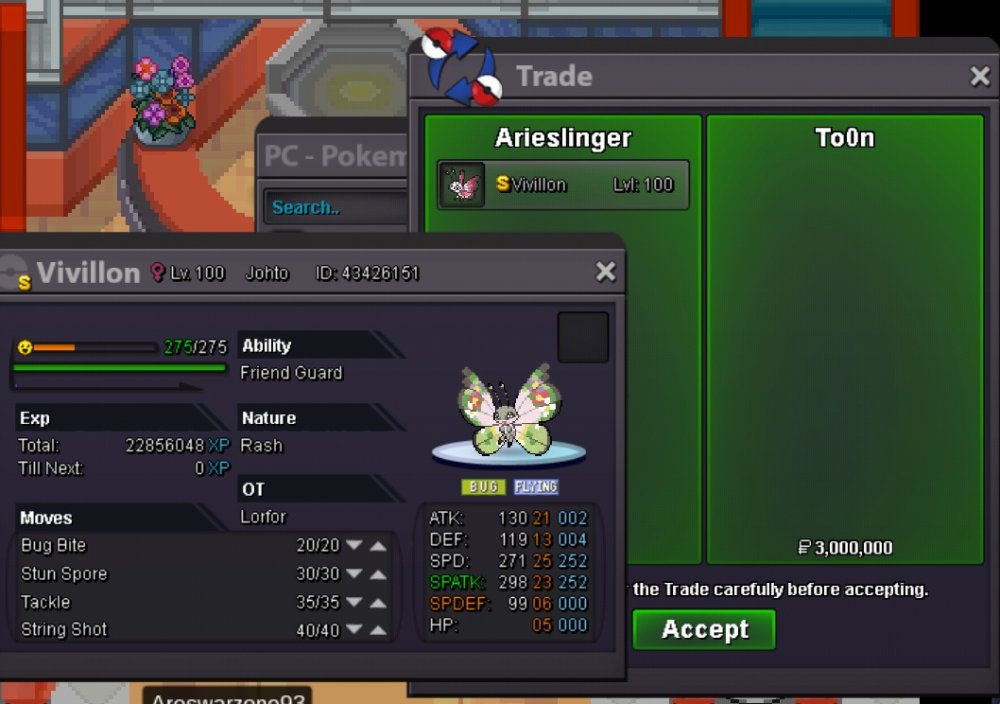Select Vivillon in Arieslinger's trade list
This screenshot has width=1000, height=704.
pos(563,185)
